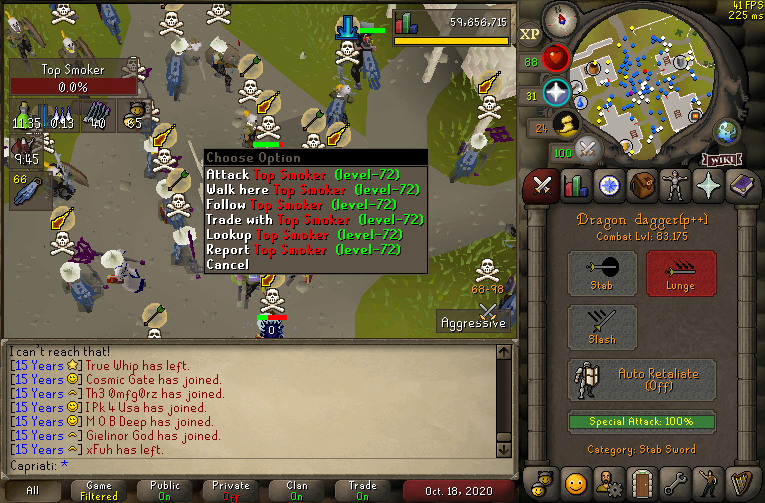The image size is (765, 503).
Task: Open the Prayer star tab
Action: click(x=709, y=186)
